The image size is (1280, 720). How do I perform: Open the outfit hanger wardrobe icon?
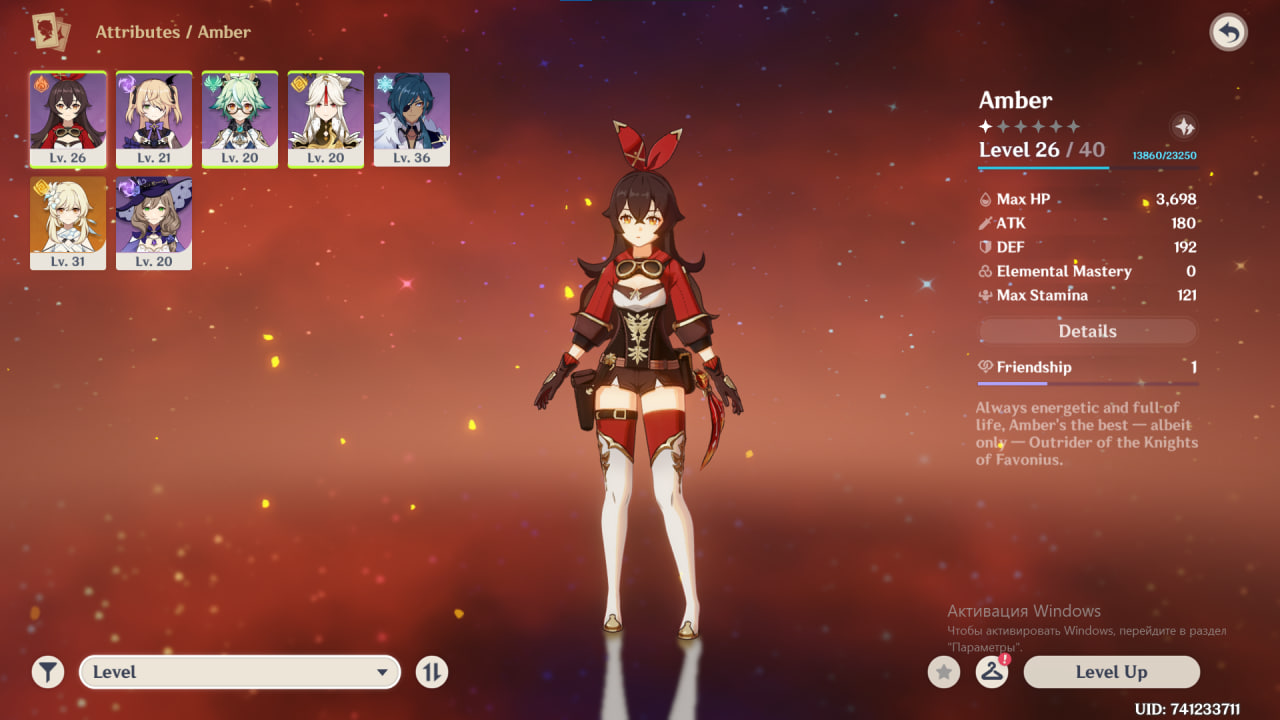click(991, 672)
